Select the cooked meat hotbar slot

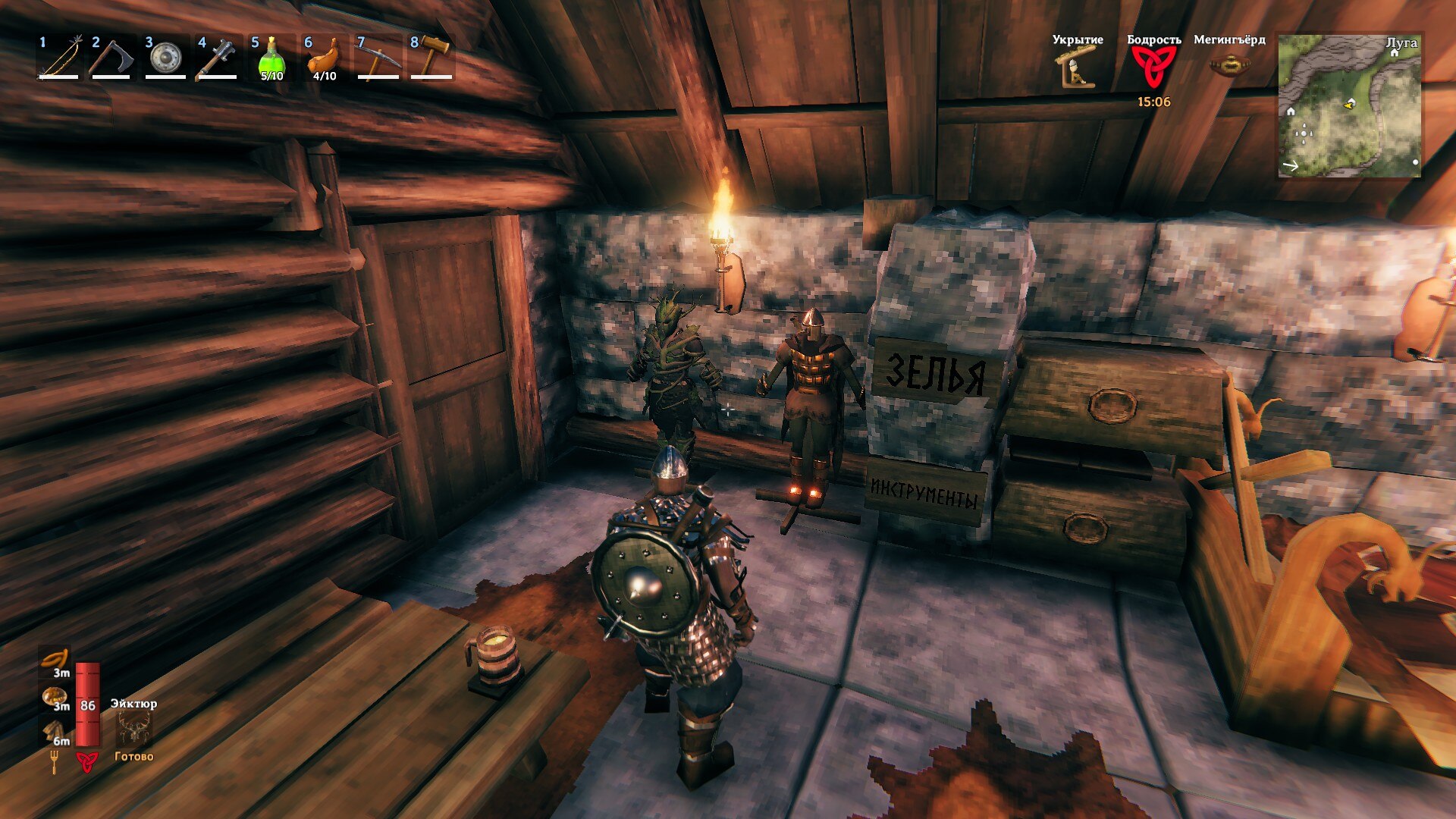tap(325, 58)
